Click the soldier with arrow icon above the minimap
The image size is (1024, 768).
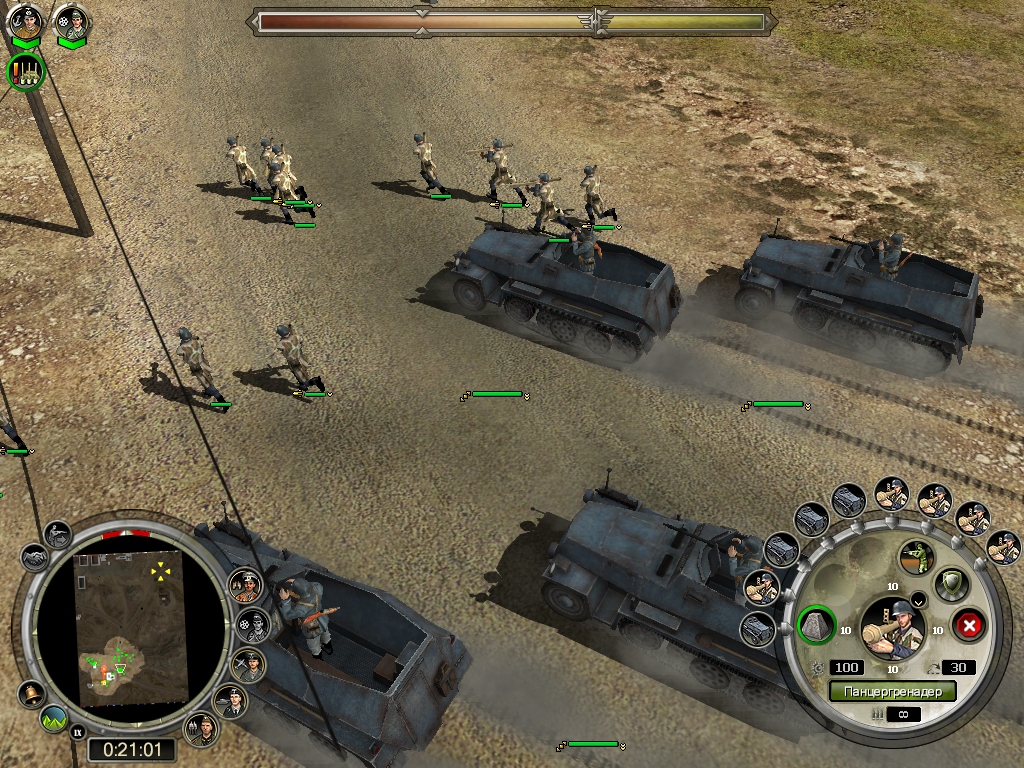[57, 535]
